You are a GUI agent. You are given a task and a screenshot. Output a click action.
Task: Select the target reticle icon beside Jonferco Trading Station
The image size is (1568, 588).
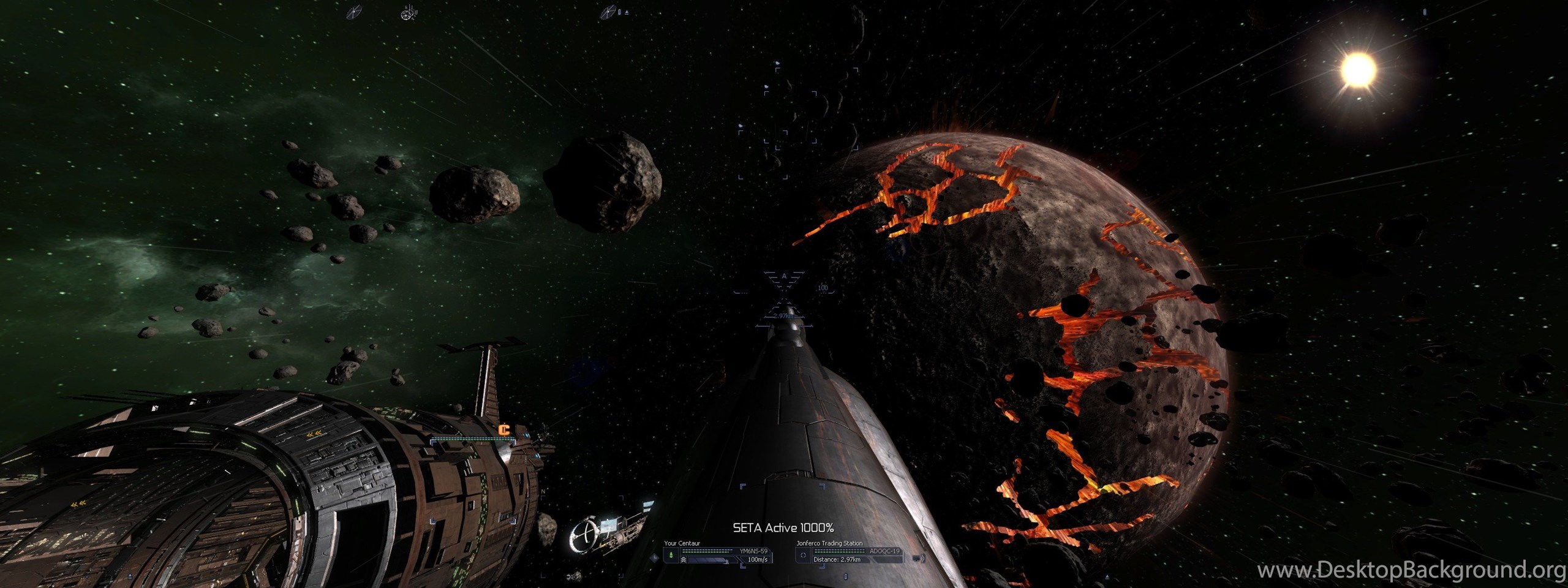803,555
